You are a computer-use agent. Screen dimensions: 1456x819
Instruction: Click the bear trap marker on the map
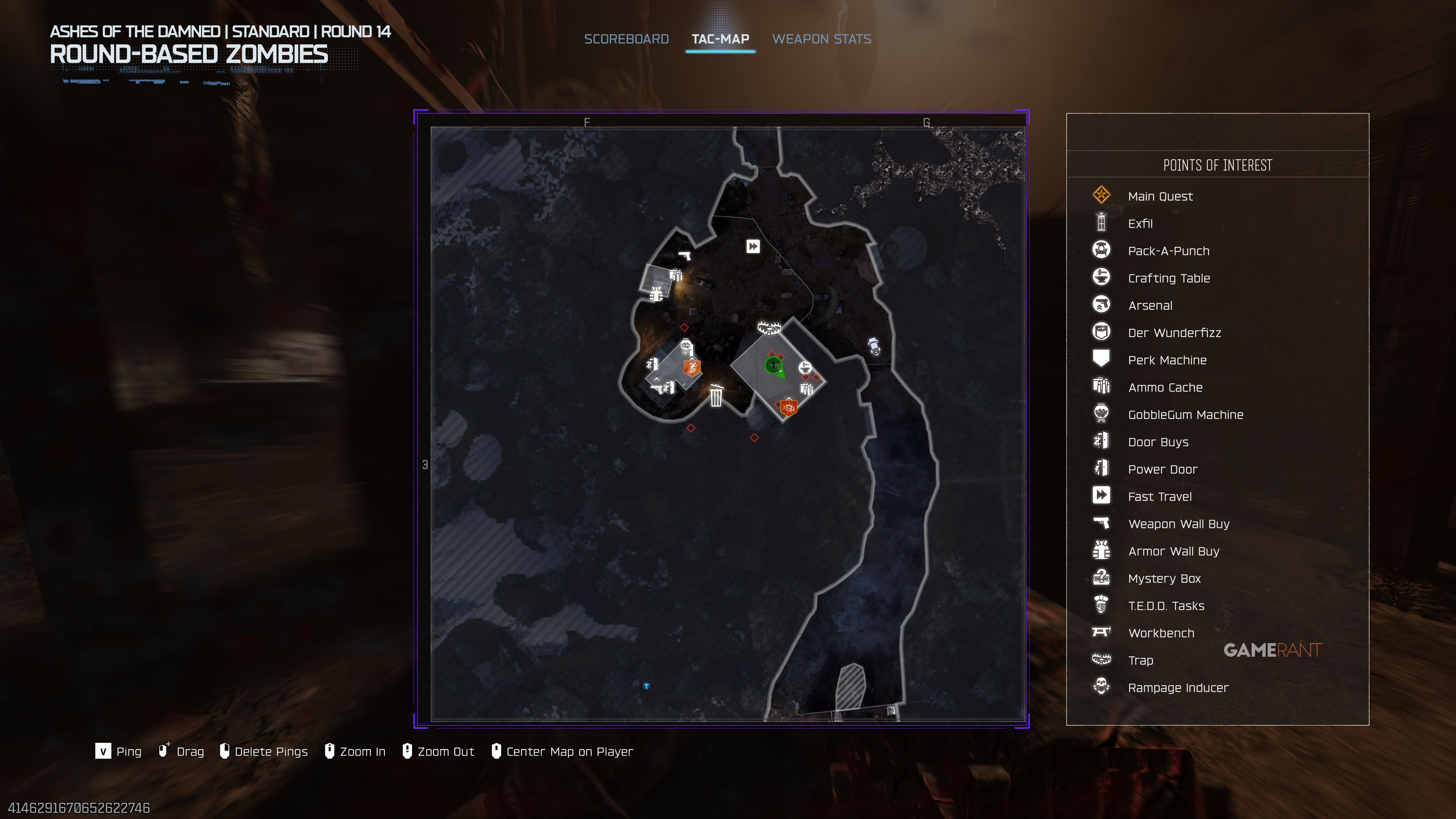point(769,327)
